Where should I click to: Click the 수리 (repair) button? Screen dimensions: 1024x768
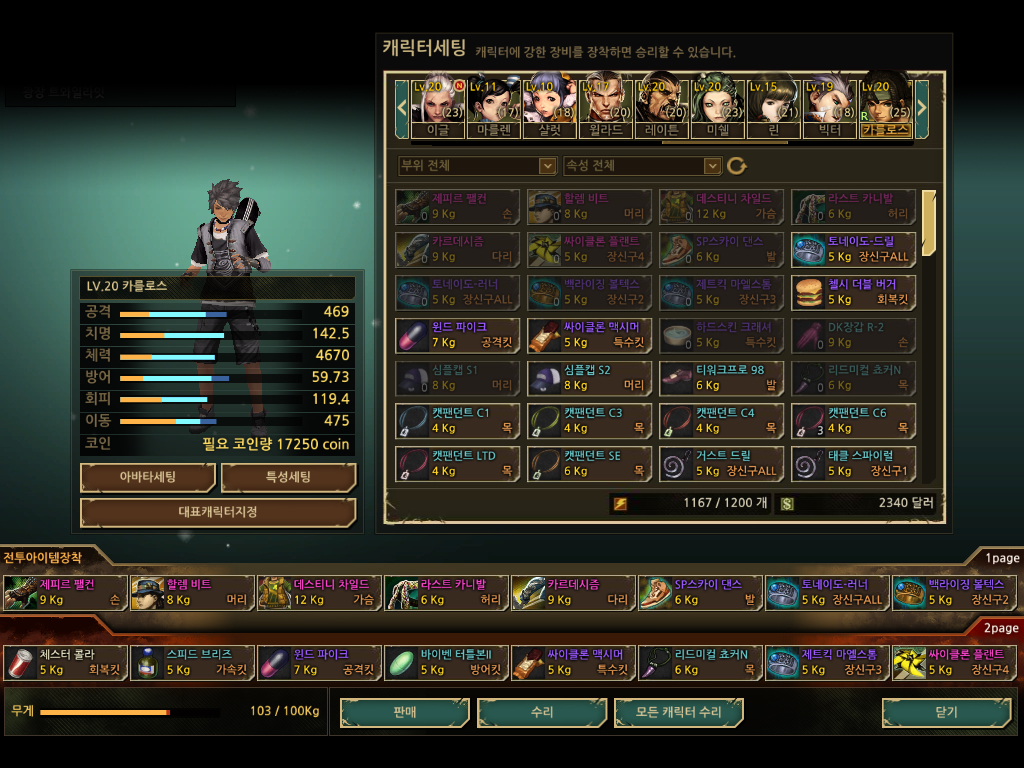tap(542, 712)
